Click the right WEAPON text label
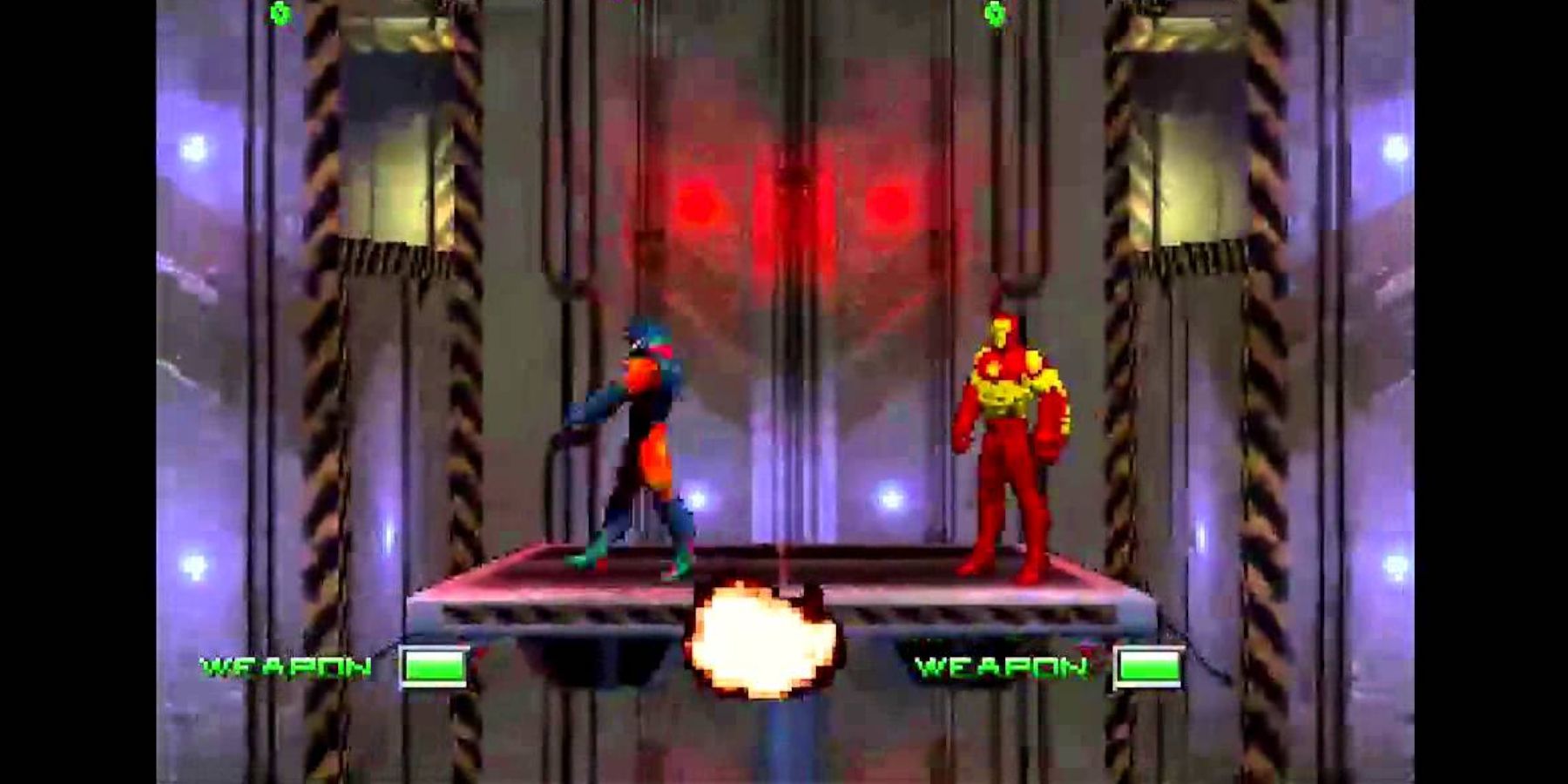Screen dimensions: 1568x784 [1002, 668]
